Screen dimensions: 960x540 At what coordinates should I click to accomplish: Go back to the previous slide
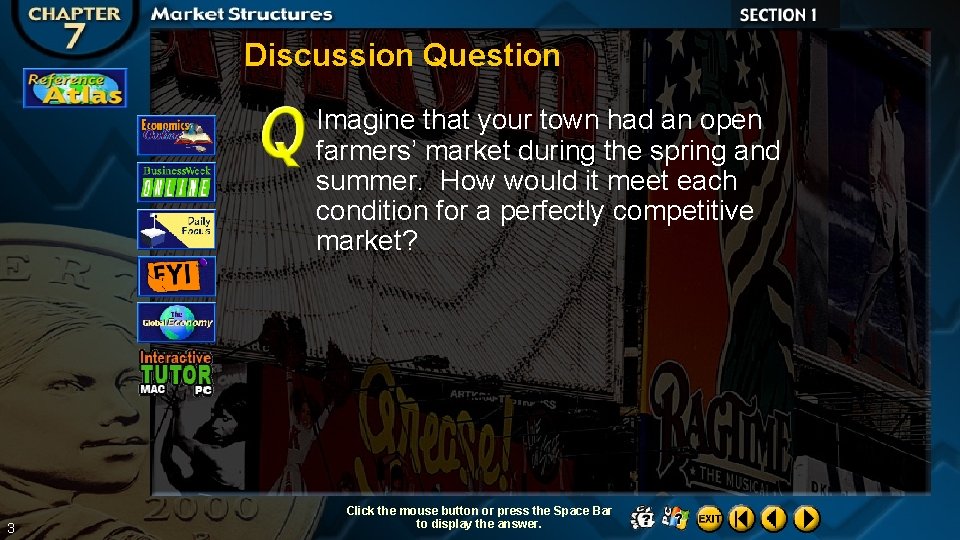[x=773, y=518]
